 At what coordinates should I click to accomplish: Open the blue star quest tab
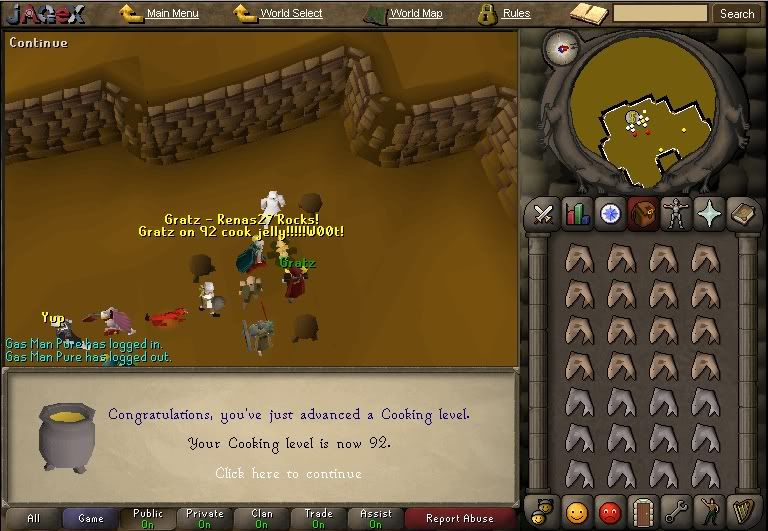pos(609,213)
